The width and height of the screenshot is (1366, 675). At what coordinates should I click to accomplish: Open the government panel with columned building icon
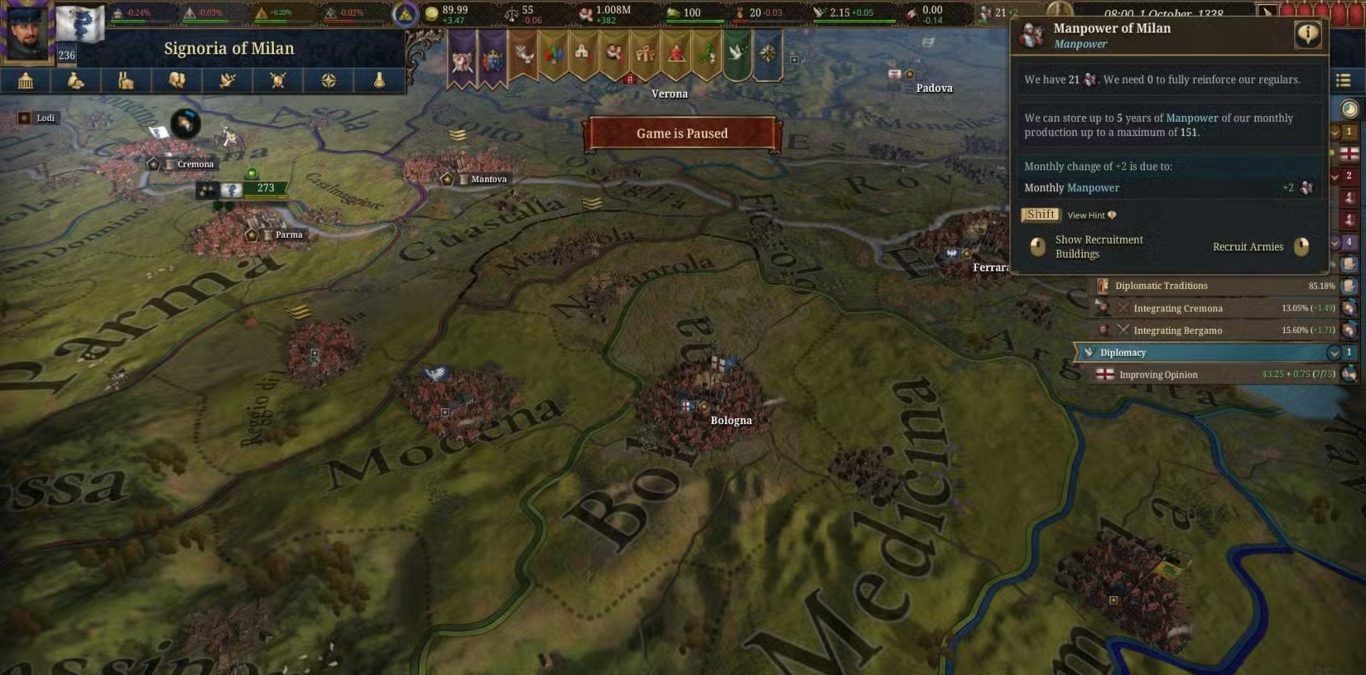26,80
